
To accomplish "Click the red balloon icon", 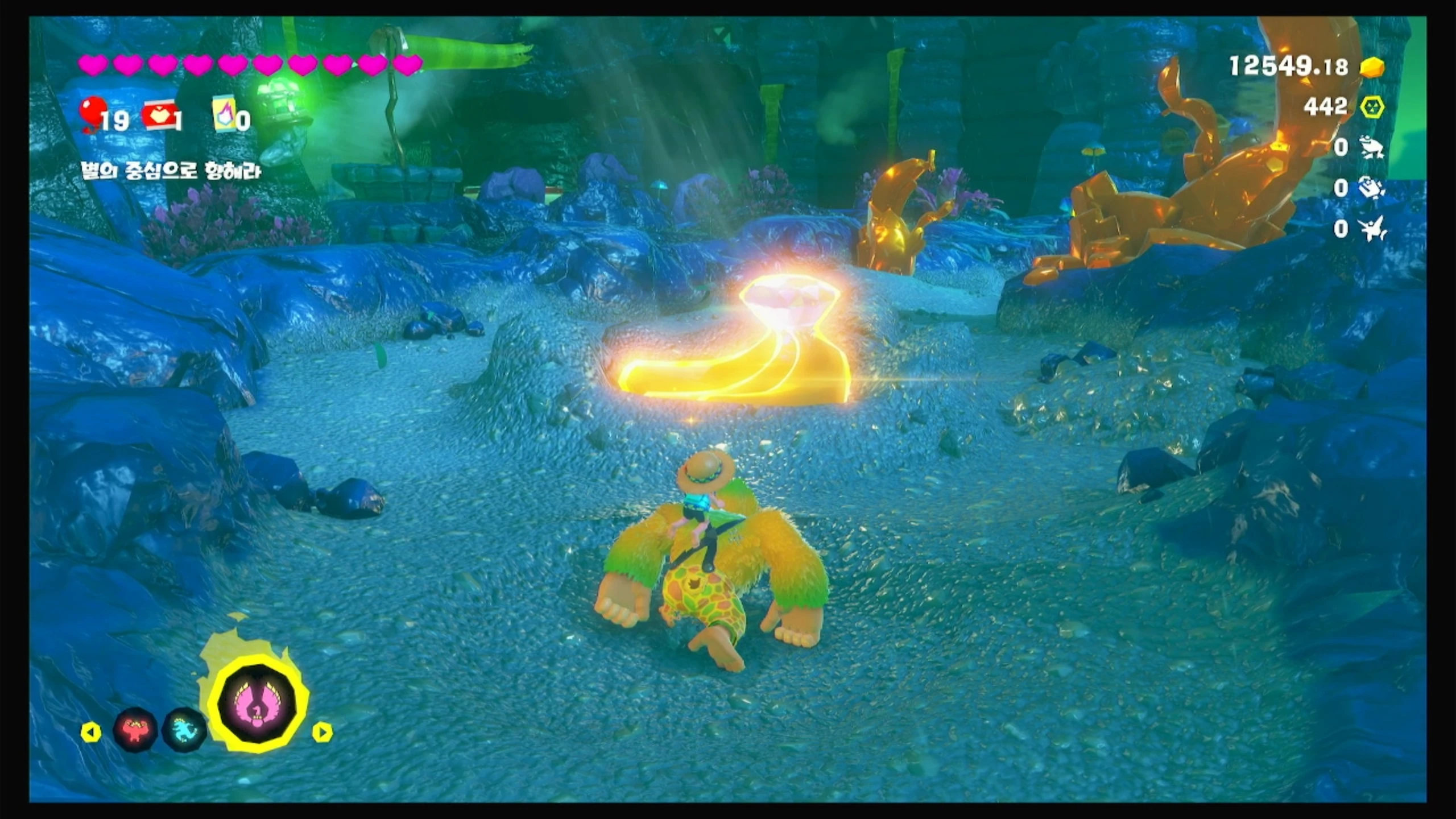I will (x=91, y=113).
